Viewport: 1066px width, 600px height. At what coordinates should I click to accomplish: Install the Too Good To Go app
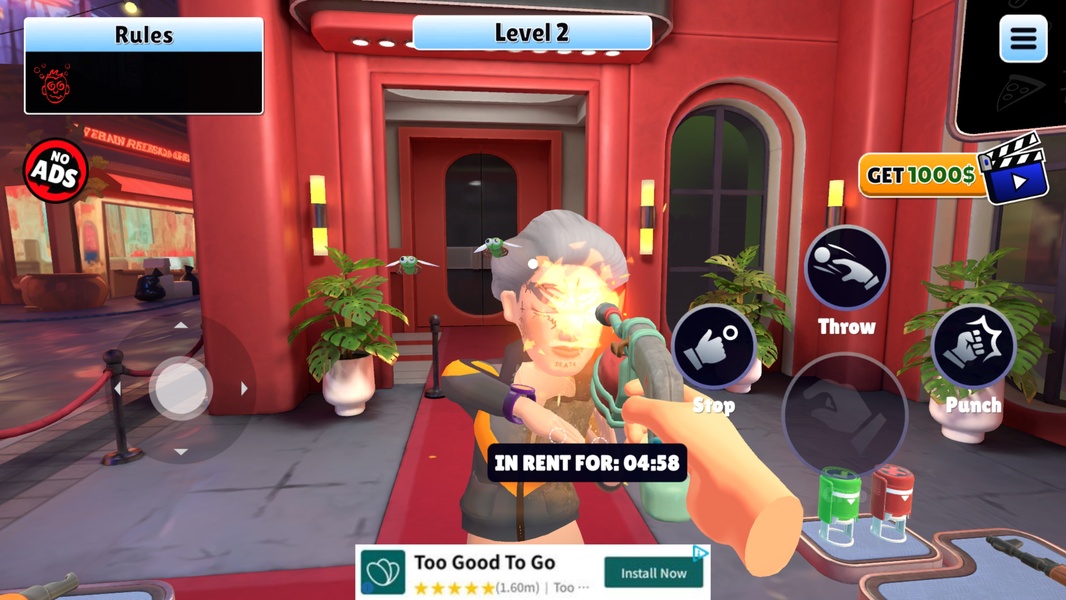653,573
